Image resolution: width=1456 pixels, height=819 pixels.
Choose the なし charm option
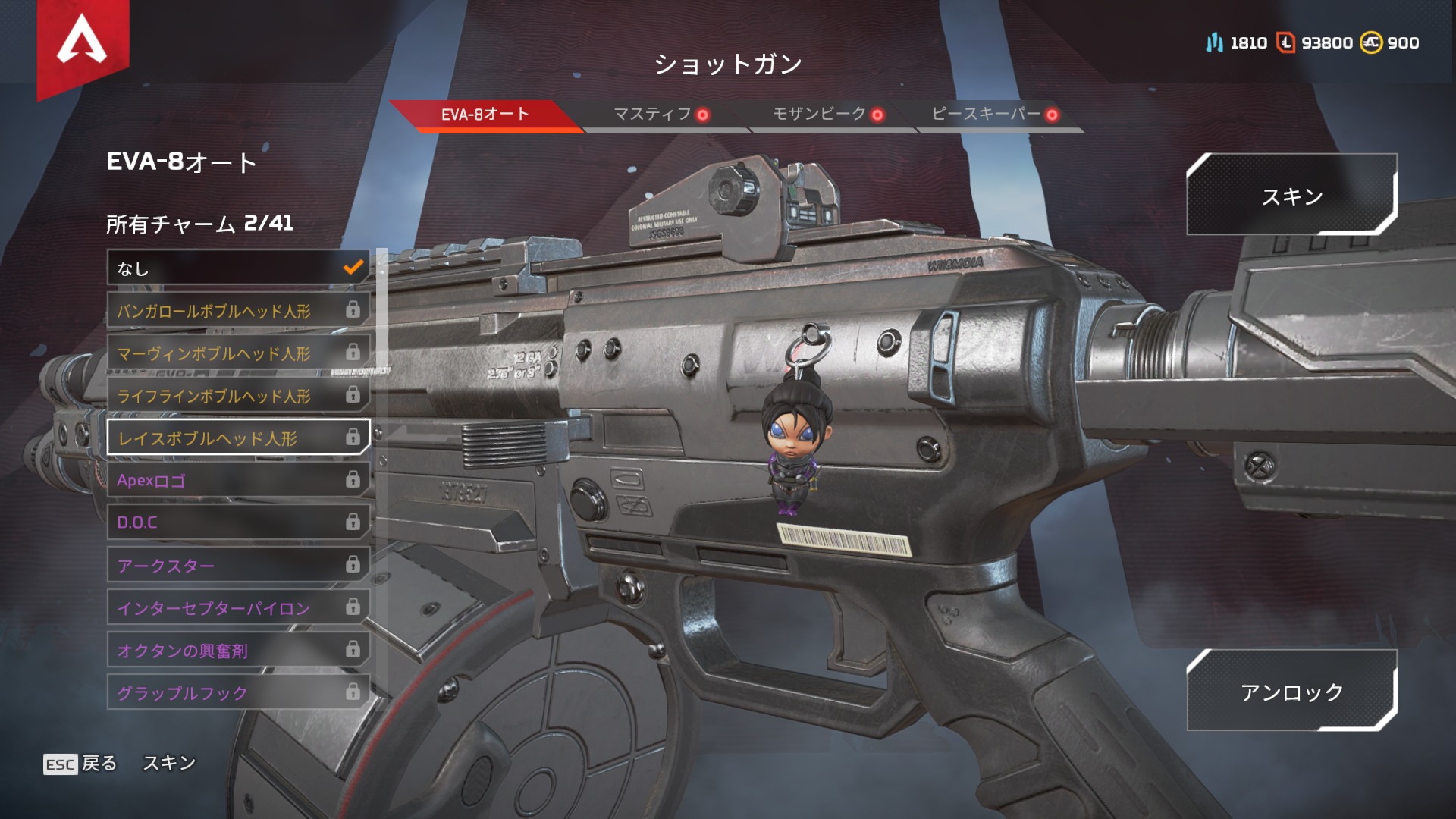point(238,268)
